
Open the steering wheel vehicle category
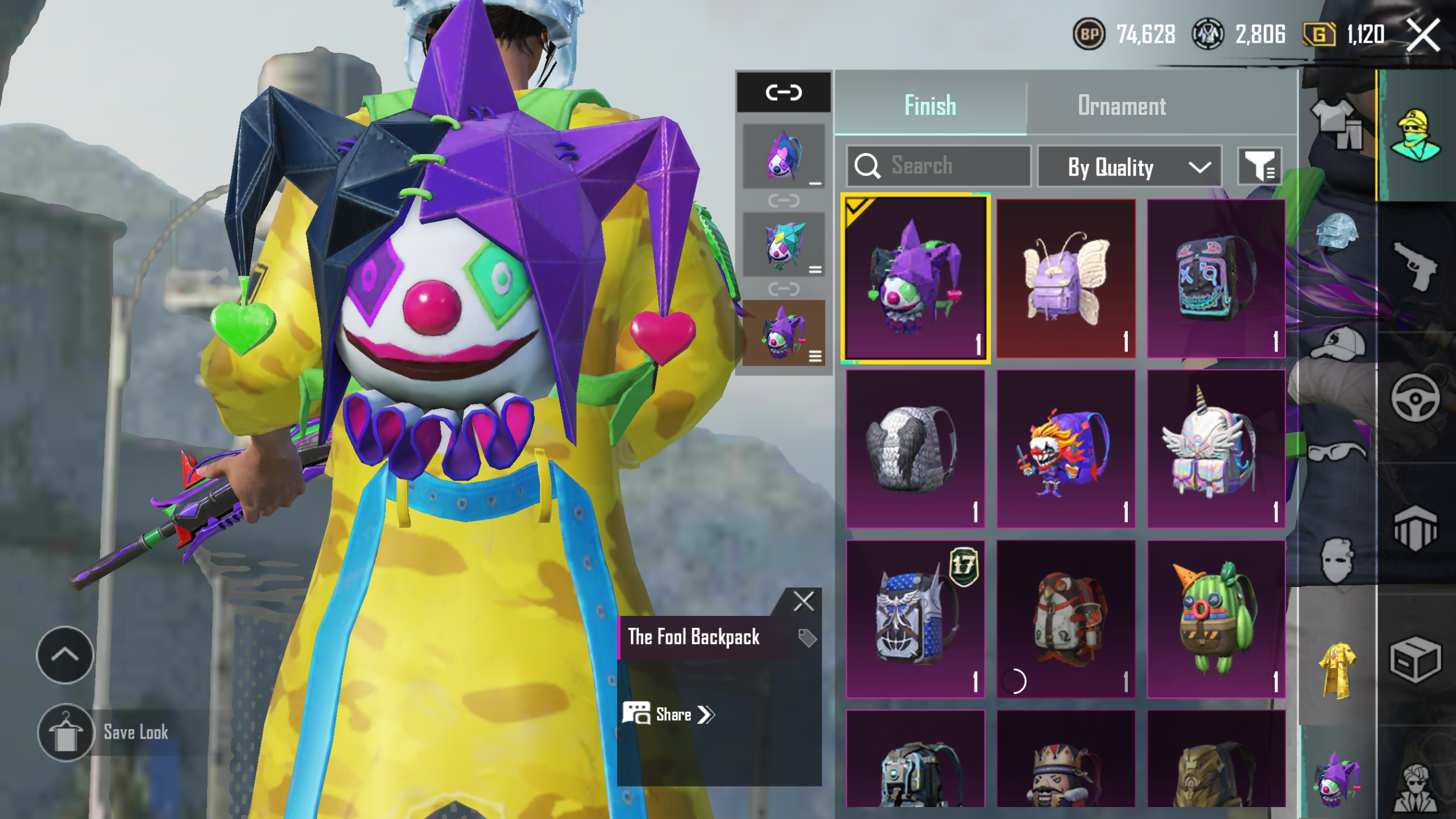point(1415,398)
